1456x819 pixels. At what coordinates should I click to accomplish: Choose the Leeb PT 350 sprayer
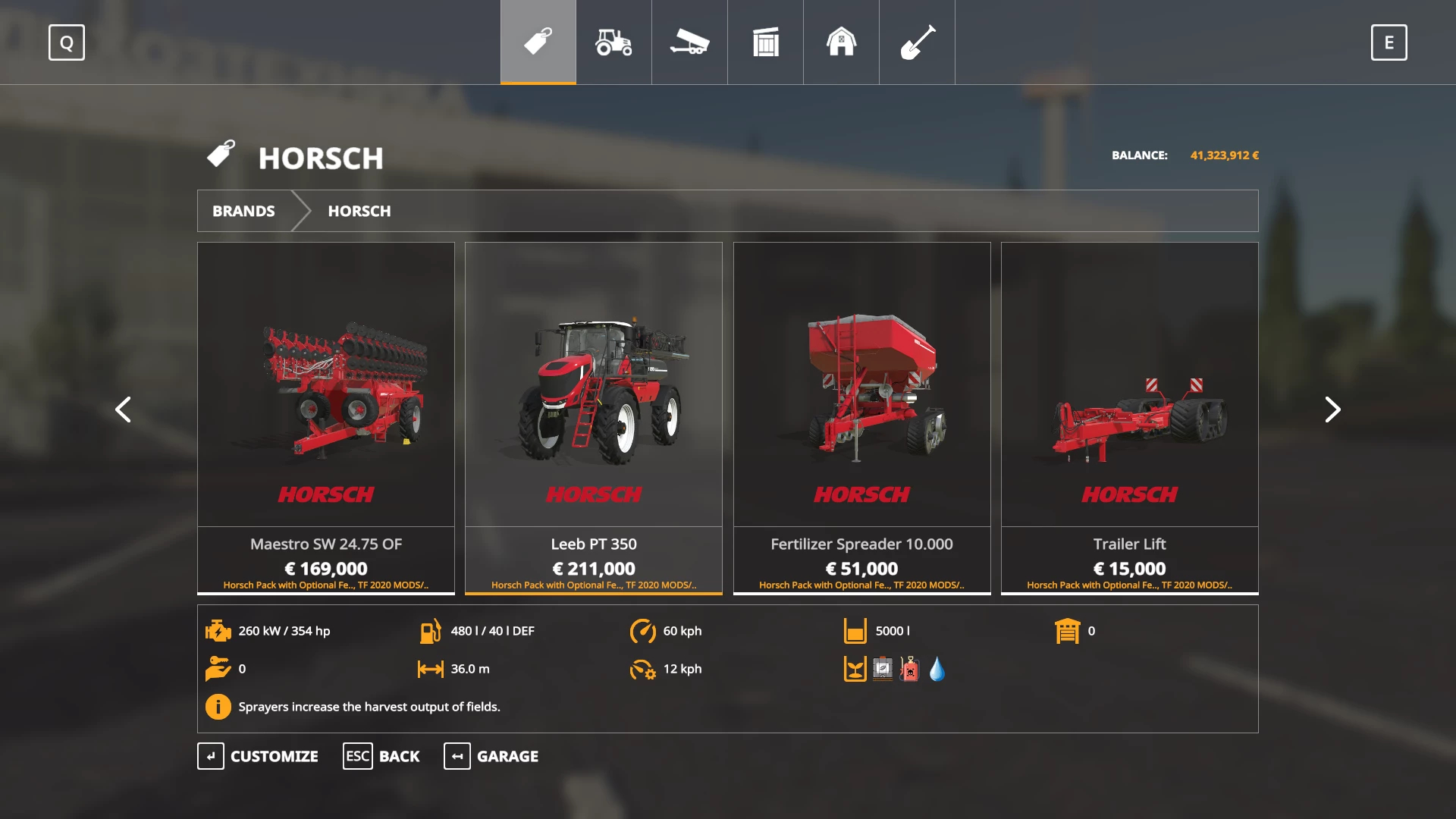point(594,417)
